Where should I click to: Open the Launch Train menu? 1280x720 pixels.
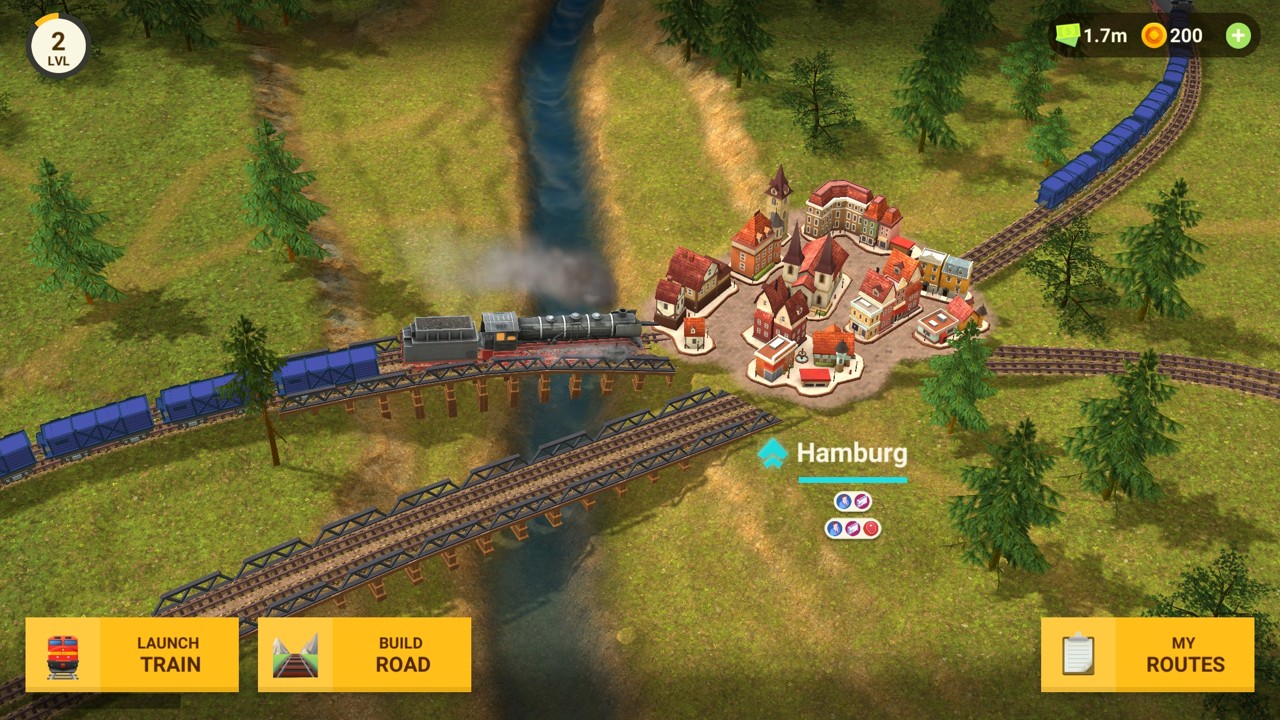click(132, 655)
